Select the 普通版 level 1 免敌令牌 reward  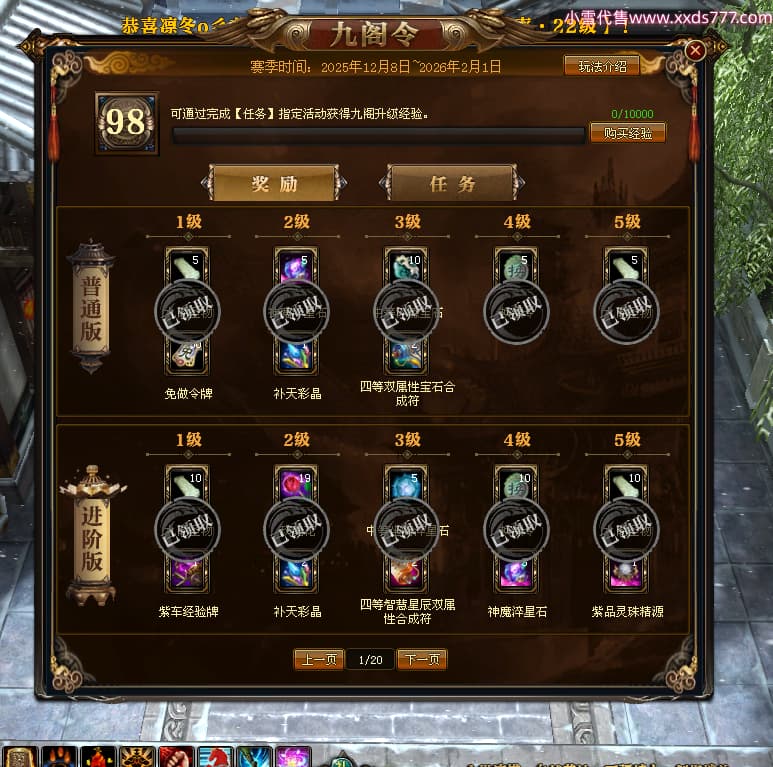pyautogui.click(x=187, y=311)
